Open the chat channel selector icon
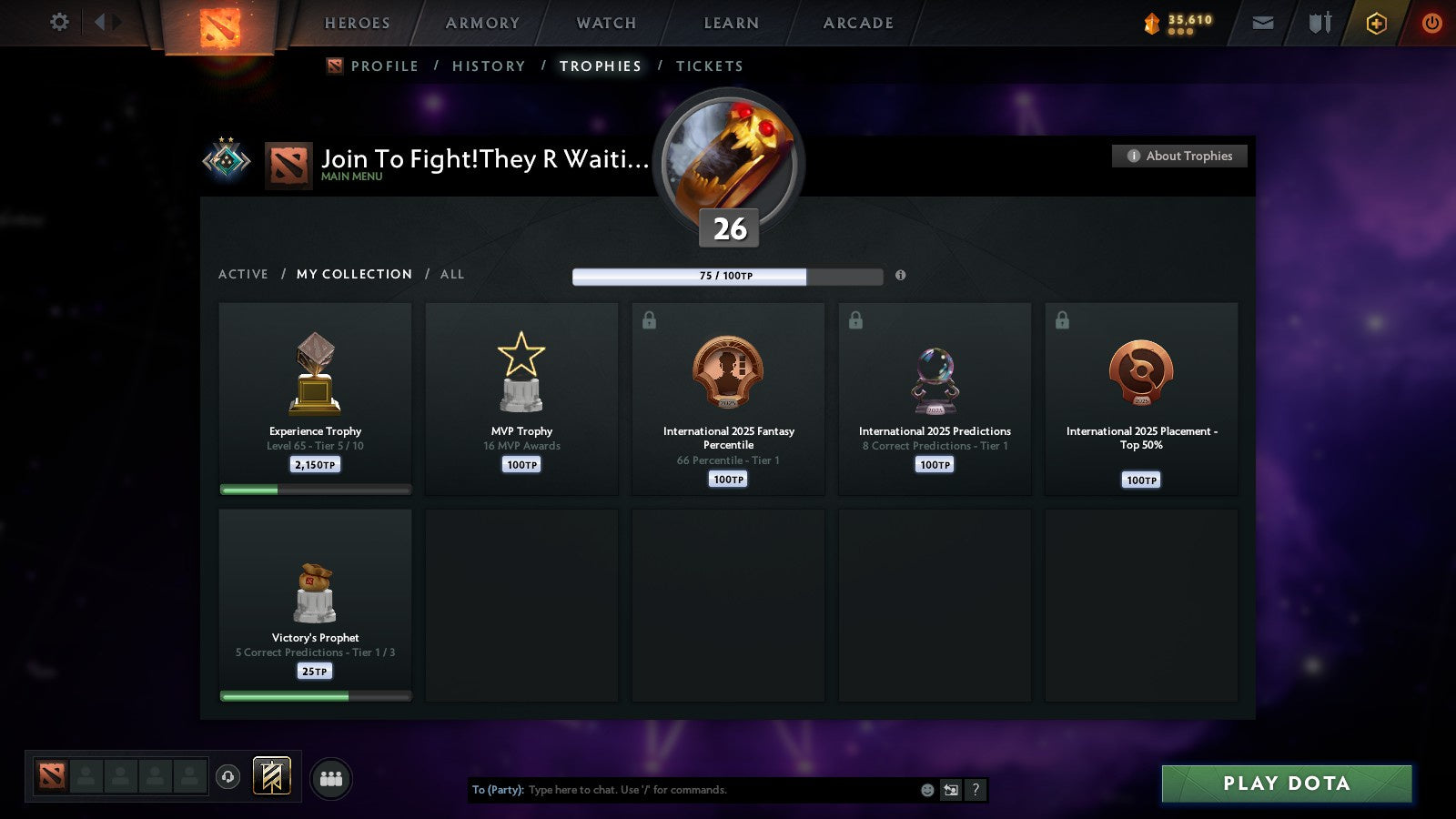 (950, 790)
